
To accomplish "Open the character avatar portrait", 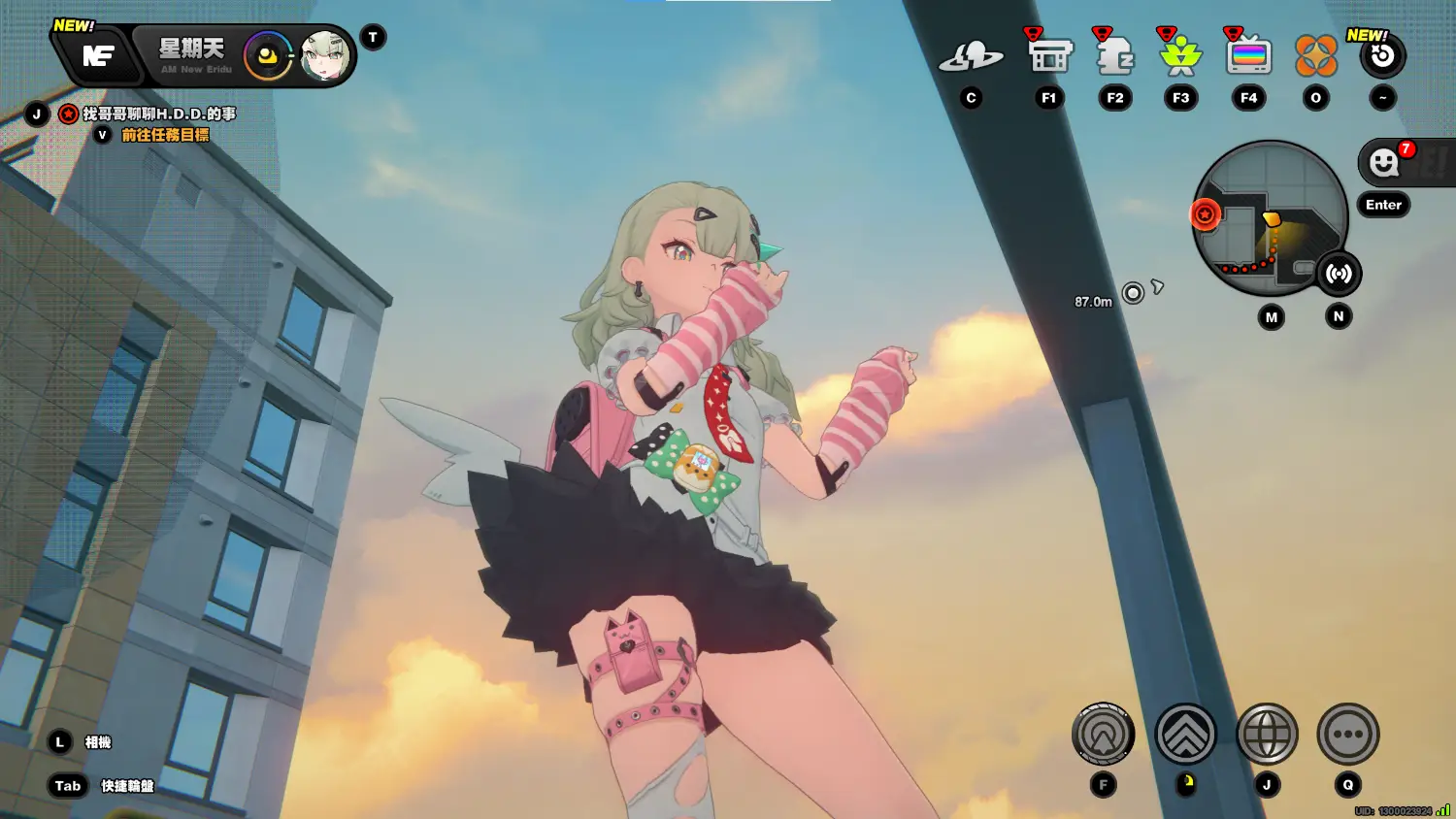I will [324, 56].
